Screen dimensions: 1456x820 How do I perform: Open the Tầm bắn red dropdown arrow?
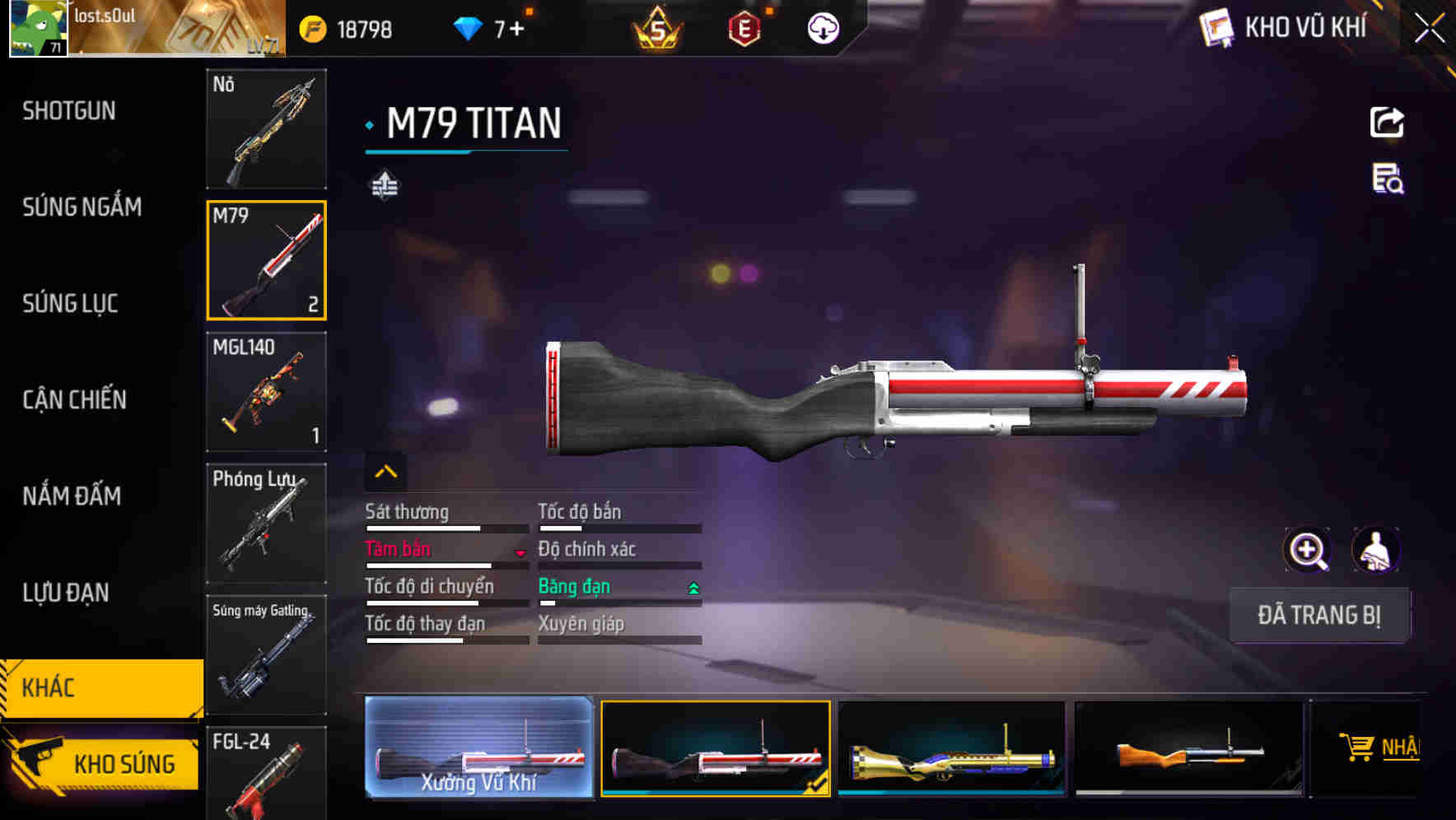click(x=520, y=553)
